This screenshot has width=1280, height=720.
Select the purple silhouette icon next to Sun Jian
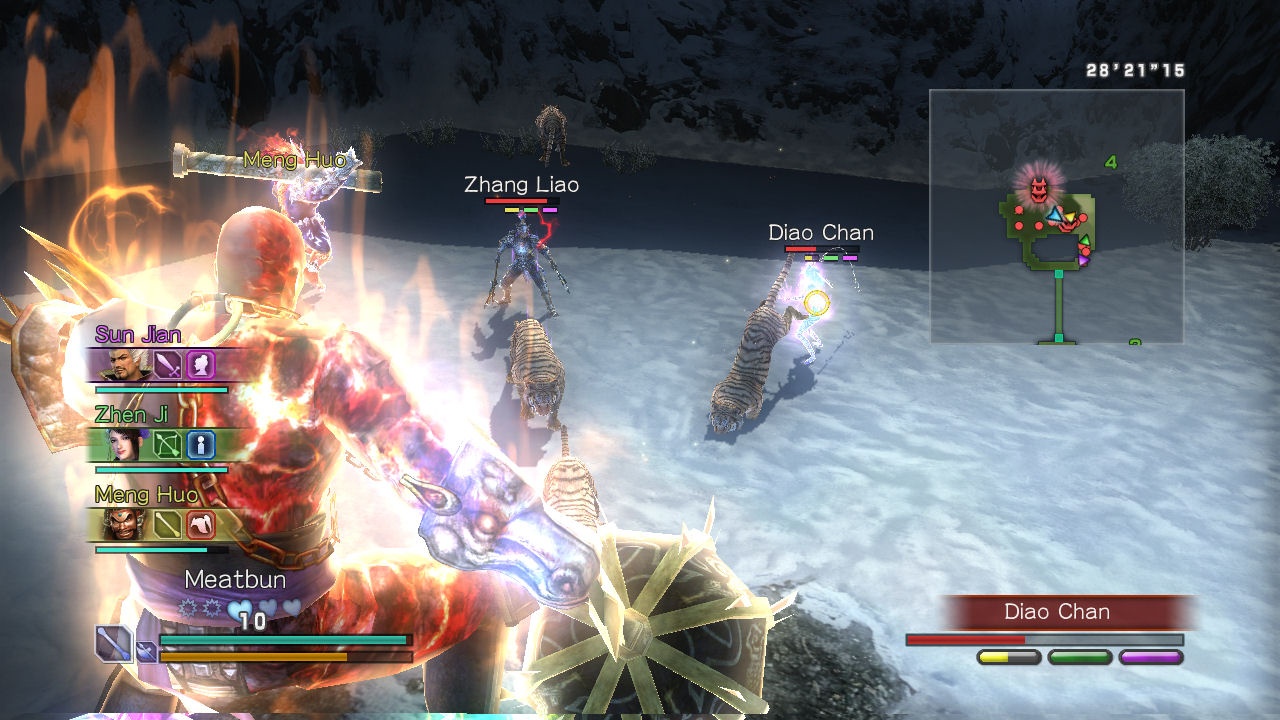tap(201, 365)
